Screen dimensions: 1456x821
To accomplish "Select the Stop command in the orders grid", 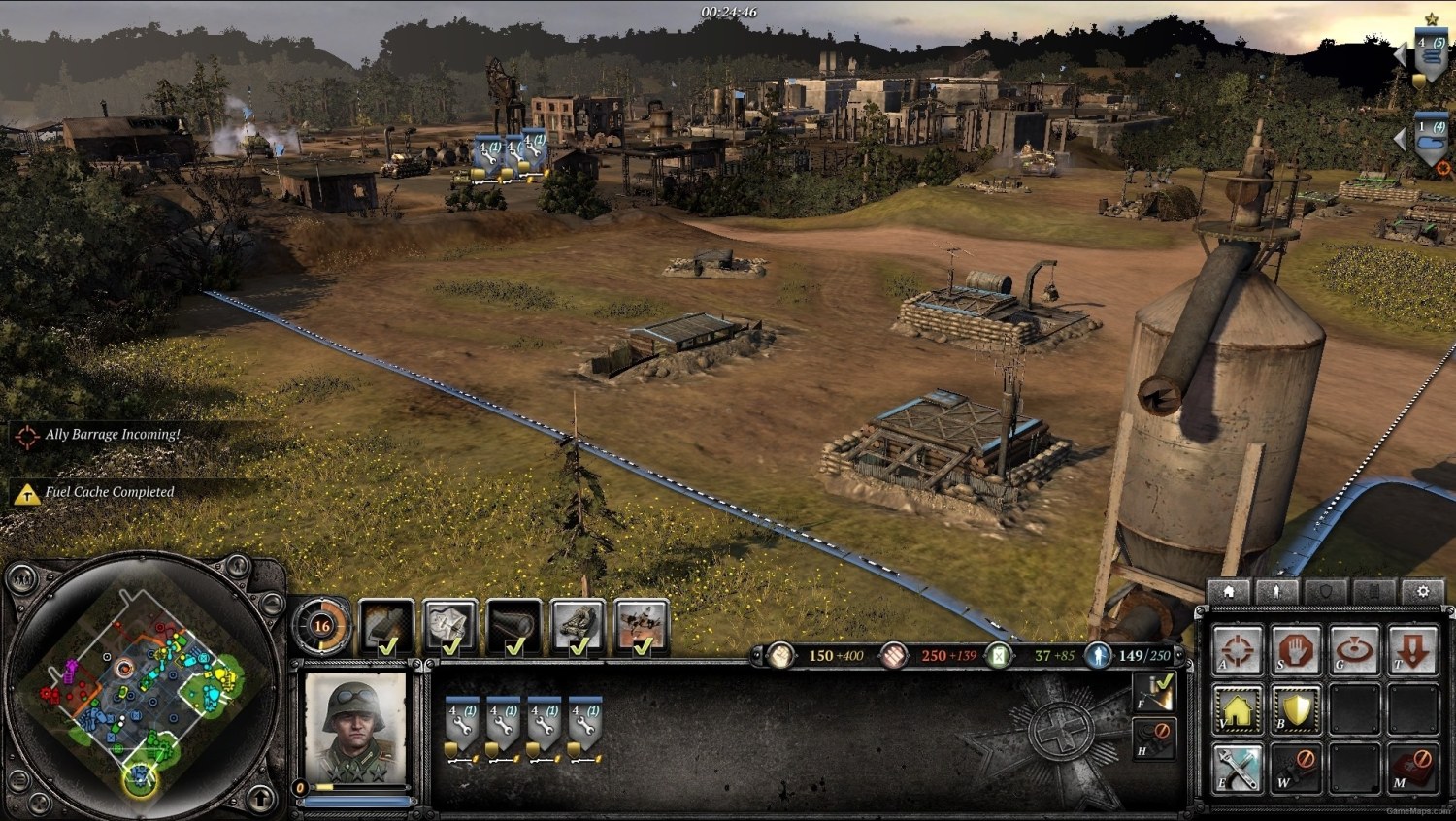I will pos(1296,646).
